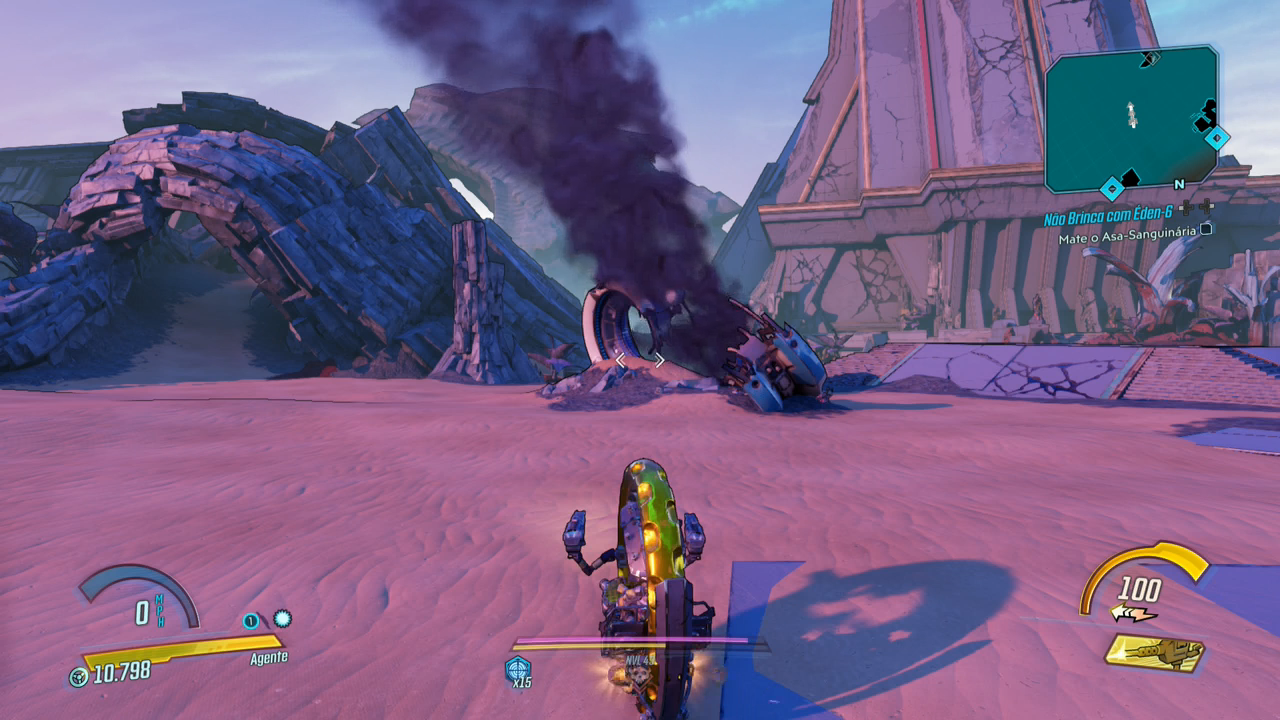This screenshot has height=720, width=1280.
Task: Click the Mate o Asa-Sanguinária objective checkbox
Action: (x=1206, y=229)
